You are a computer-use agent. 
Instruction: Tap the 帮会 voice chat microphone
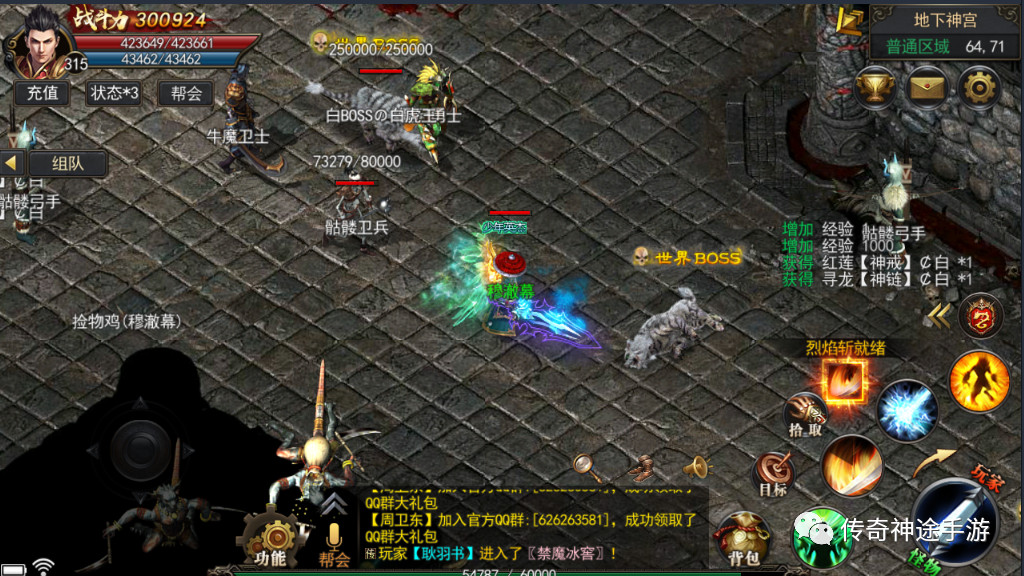[x=334, y=540]
